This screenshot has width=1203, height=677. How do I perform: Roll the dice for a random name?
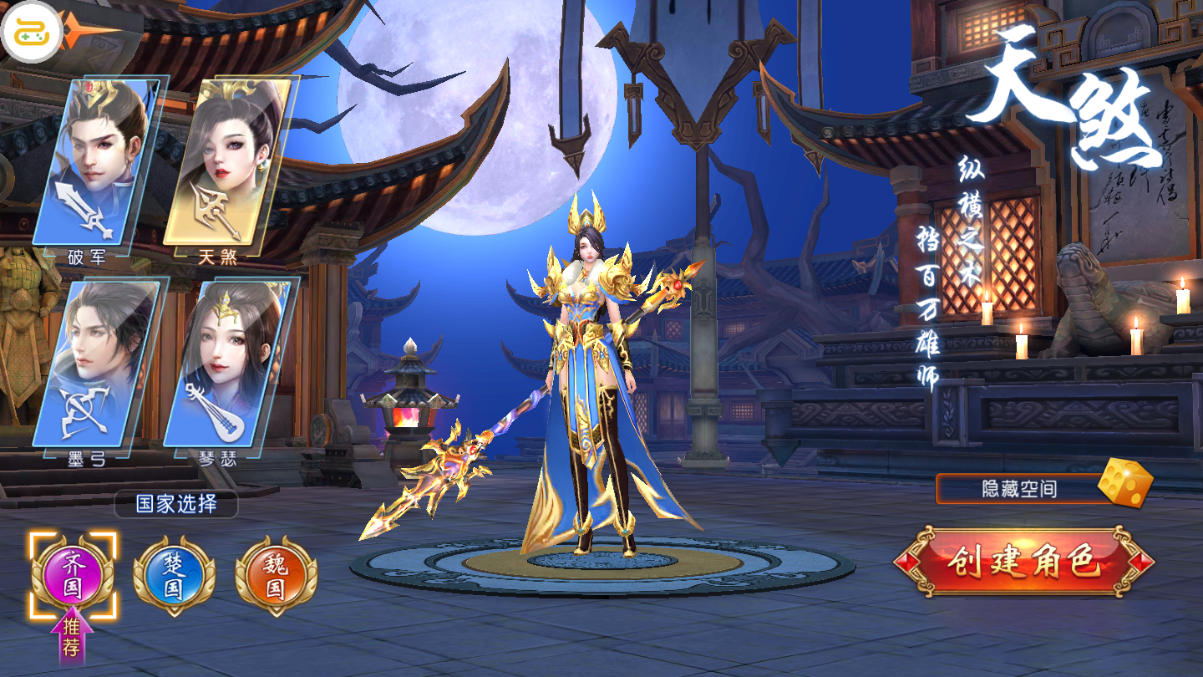click(1124, 484)
